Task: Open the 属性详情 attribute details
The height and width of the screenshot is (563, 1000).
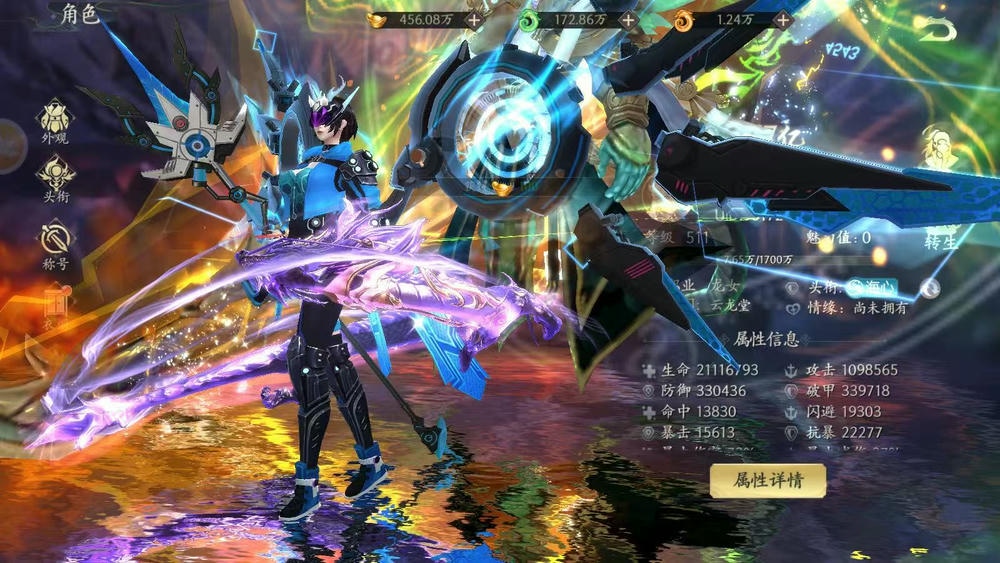Action: [x=768, y=480]
